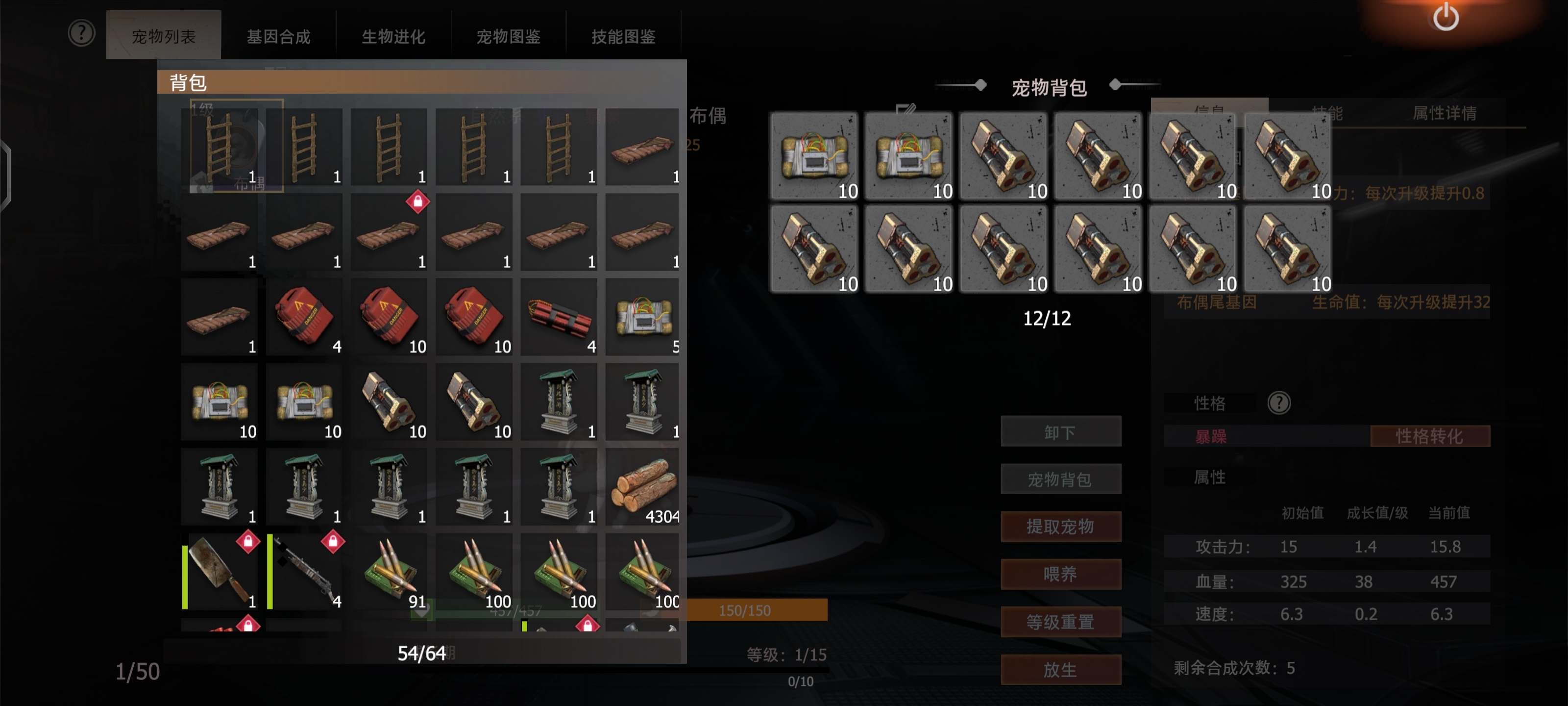Pick the locked cleaver knife slot
Screen dimensions: 1568x706
pos(220,572)
